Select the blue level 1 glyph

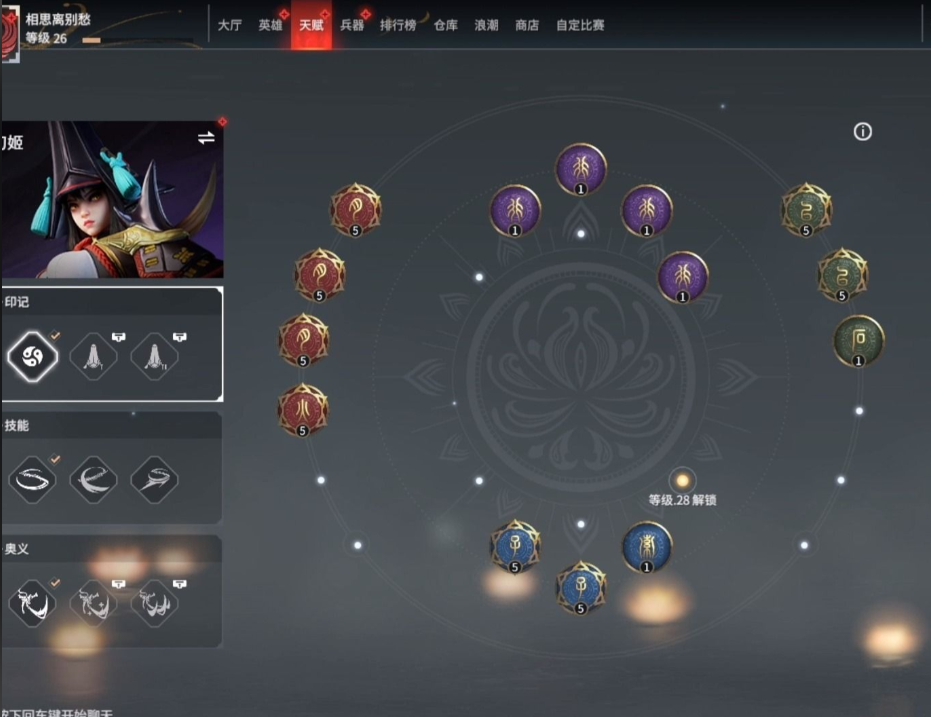coord(646,547)
